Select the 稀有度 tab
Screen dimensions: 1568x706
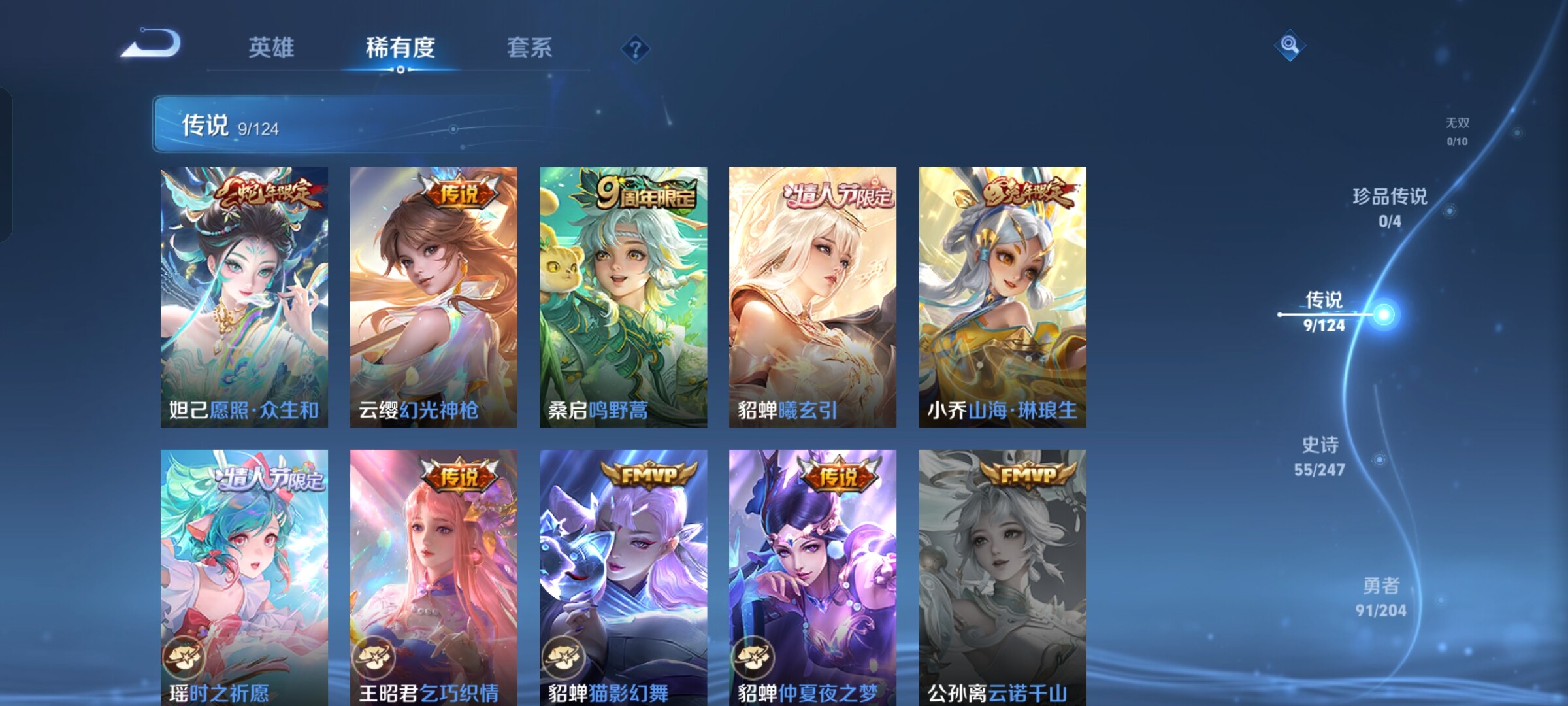400,48
